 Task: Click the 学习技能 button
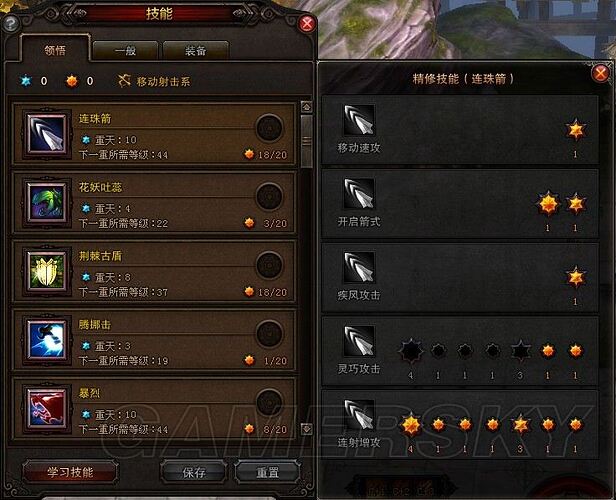(x=69, y=471)
